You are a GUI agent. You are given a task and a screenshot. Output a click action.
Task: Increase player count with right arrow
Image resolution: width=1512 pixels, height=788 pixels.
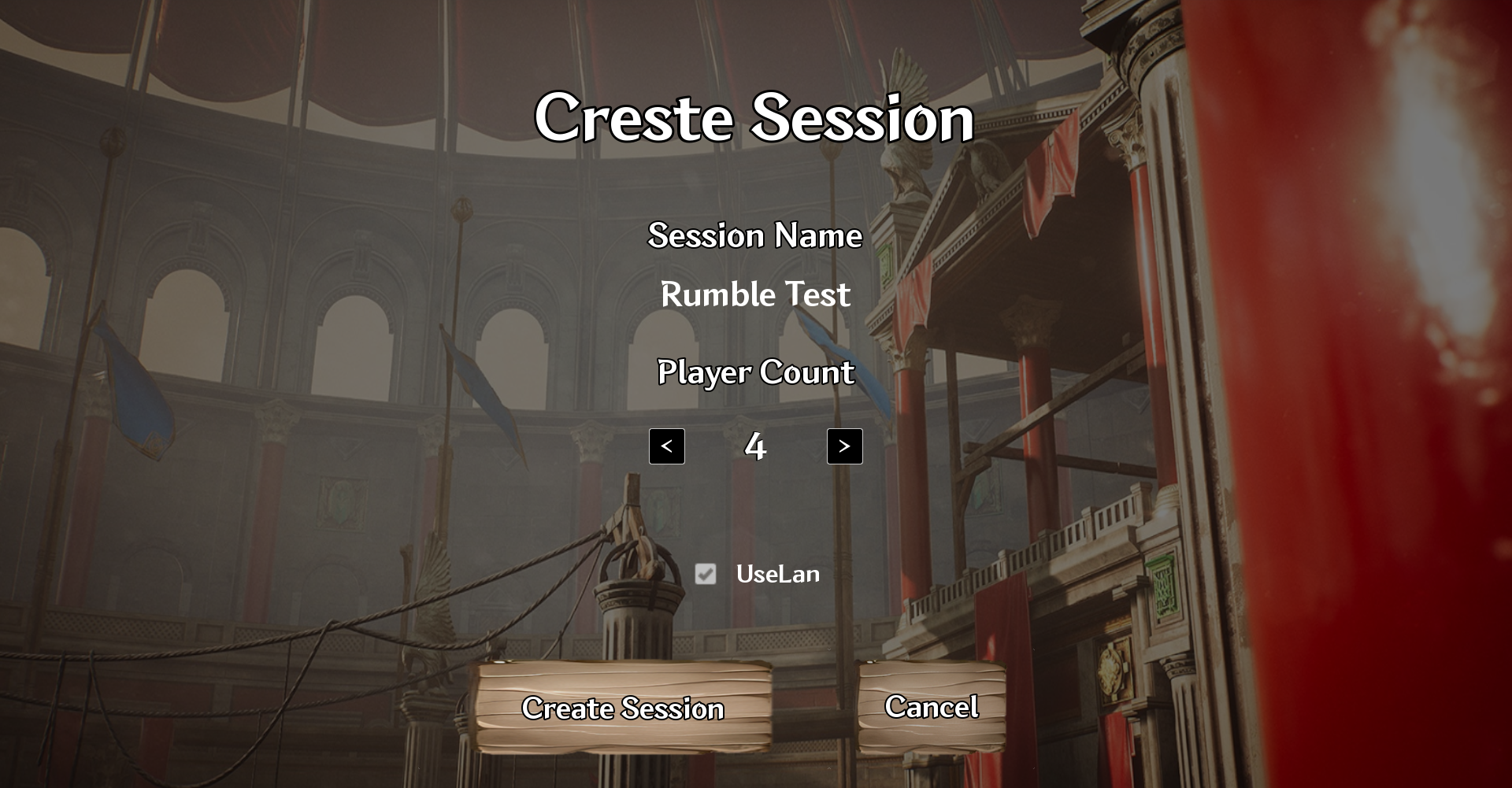[844, 446]
